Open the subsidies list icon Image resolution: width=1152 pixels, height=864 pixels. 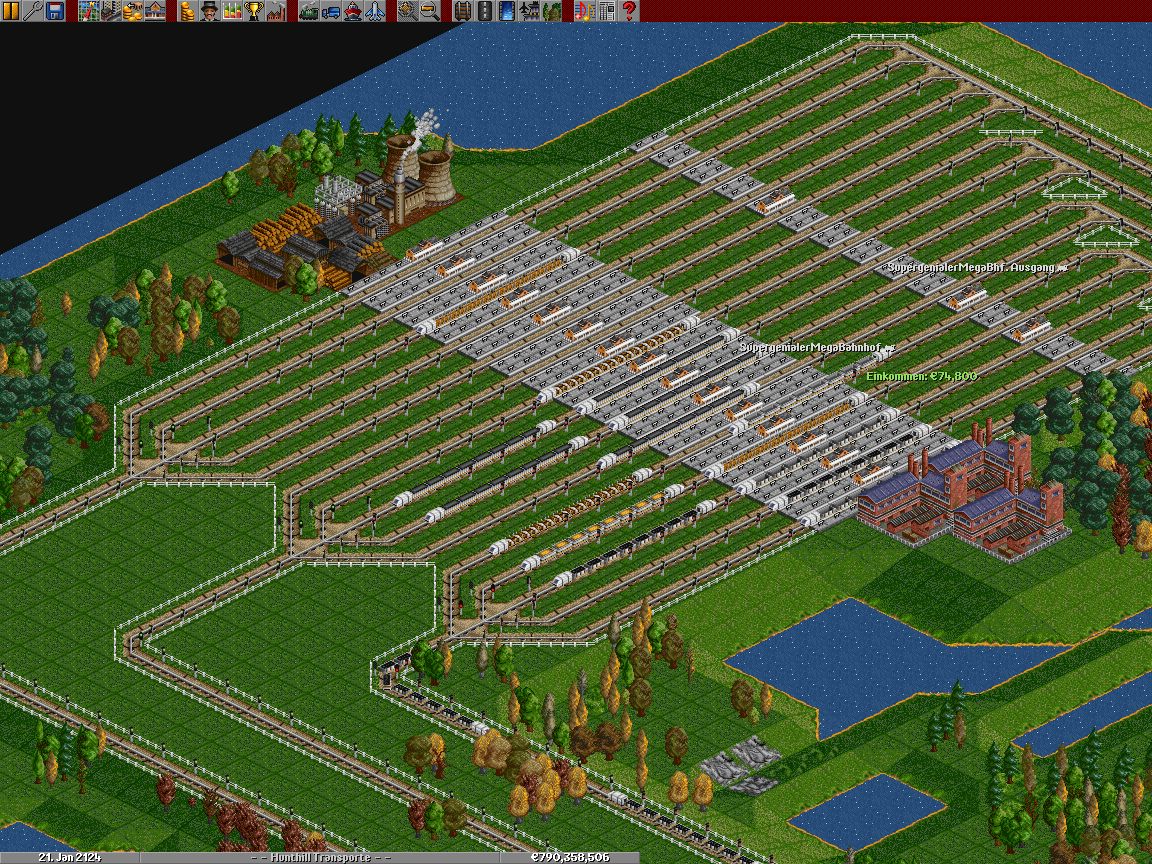[132, 11]
